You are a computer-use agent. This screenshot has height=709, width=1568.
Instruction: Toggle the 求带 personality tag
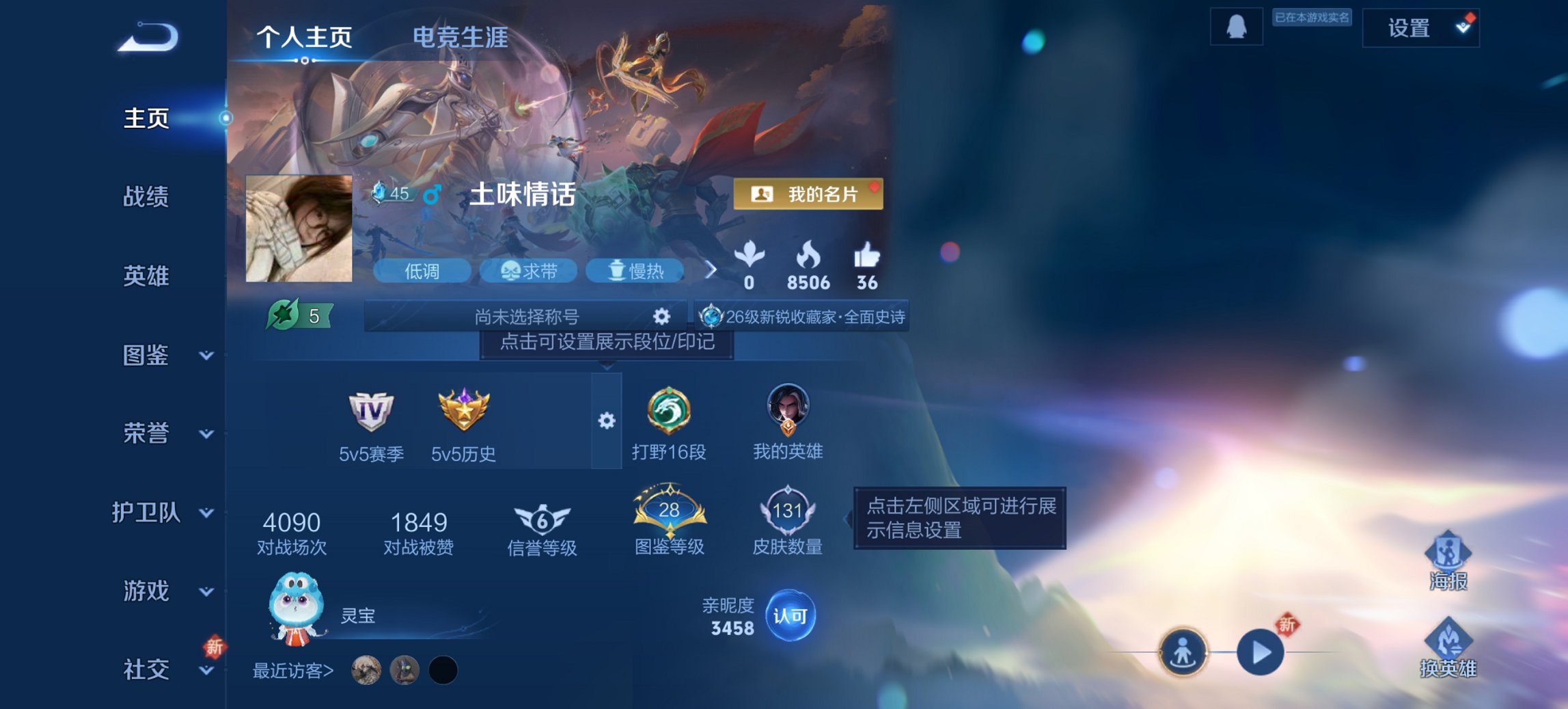[529, 271]
